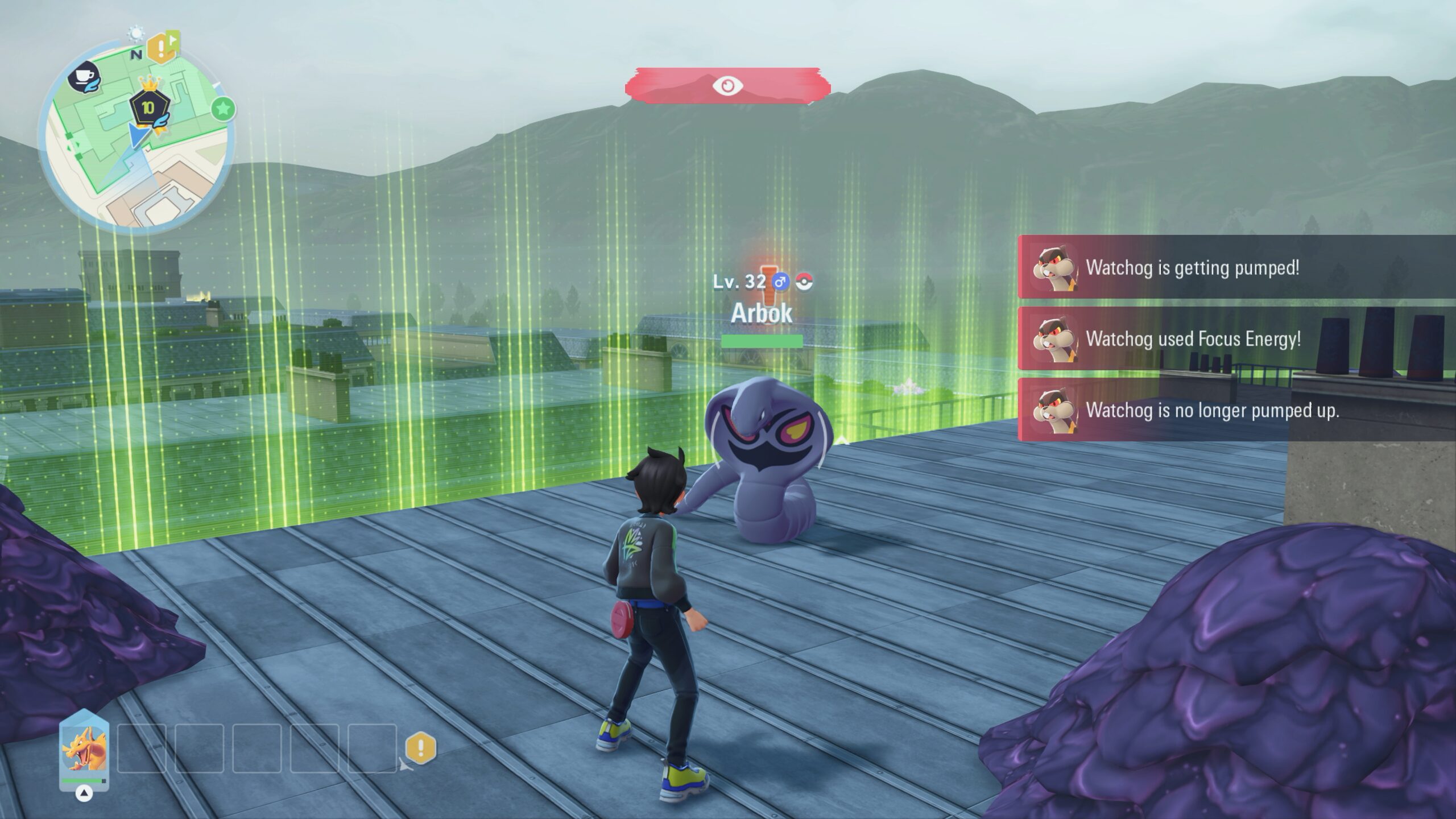Select the yellow exclamation marker above the minimap
The width and height of the screenshot is (1456, 819).
click(161, 48)
